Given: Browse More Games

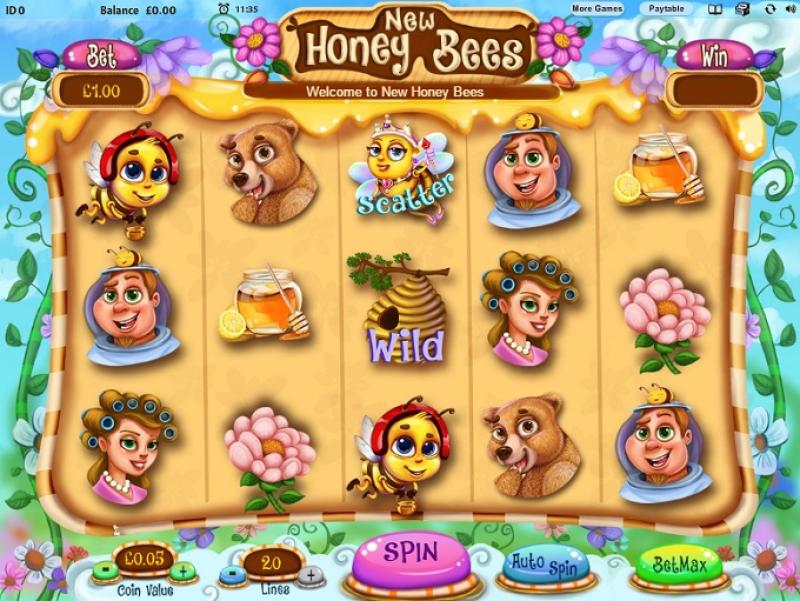Looking at the screenshot, I should click(598, 9).
